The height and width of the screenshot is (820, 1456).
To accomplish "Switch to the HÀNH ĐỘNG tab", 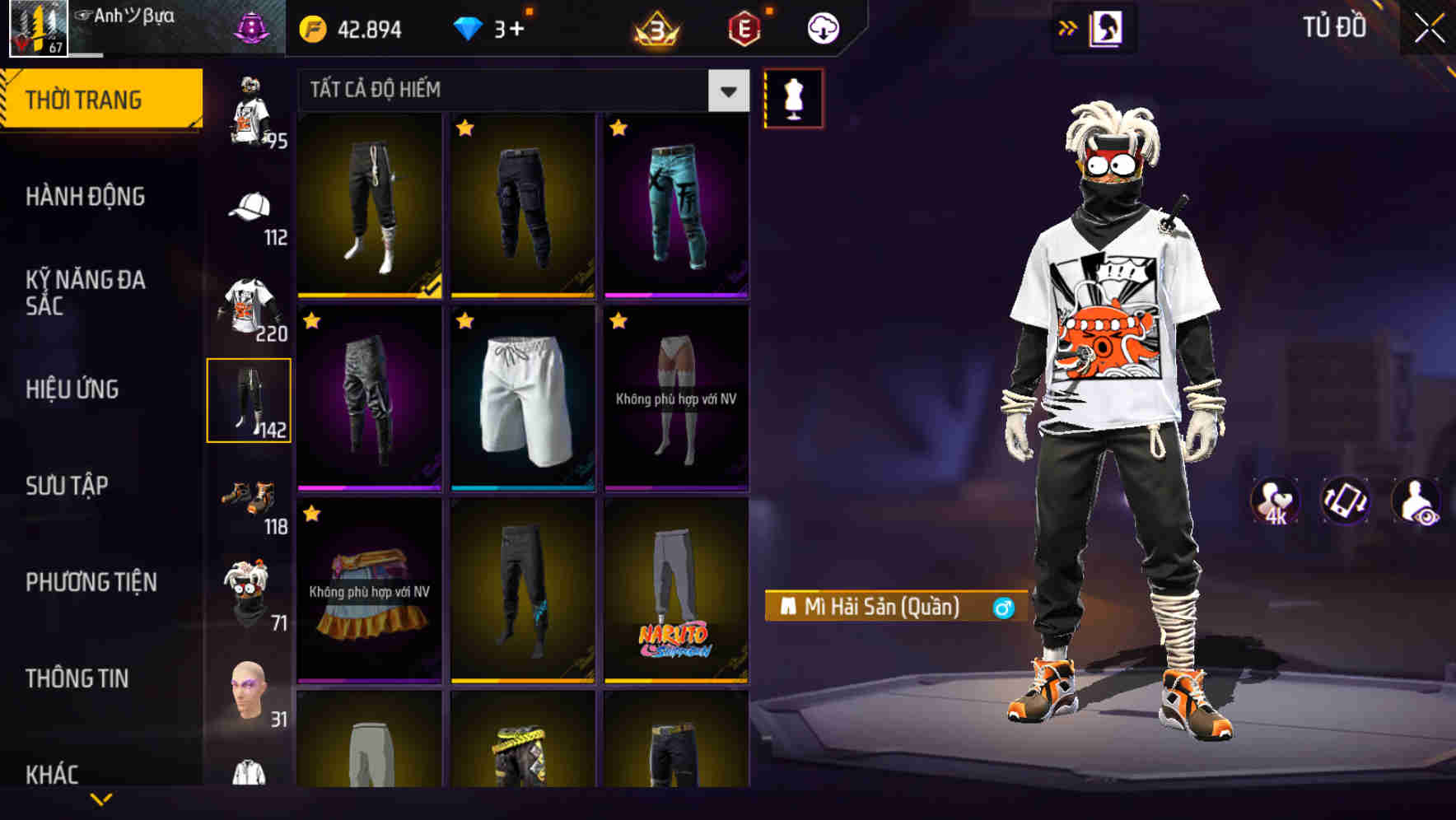I will pos(86,196).
